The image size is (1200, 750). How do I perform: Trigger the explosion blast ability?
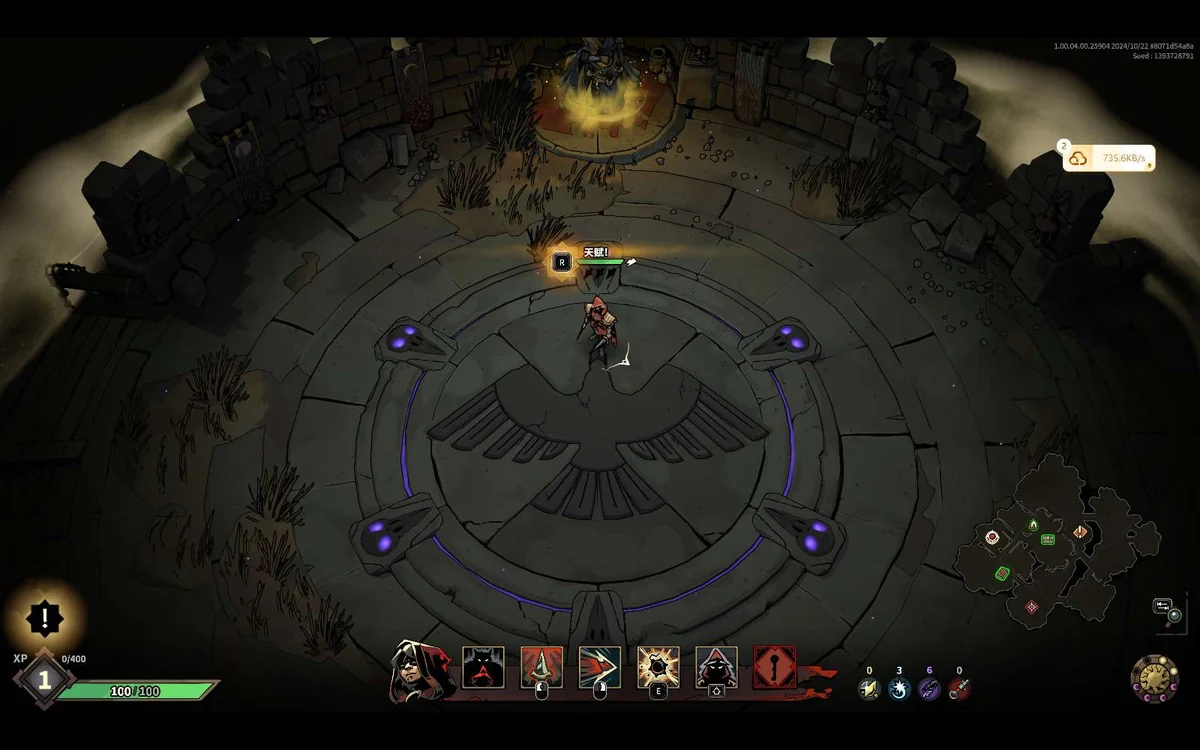658,667
